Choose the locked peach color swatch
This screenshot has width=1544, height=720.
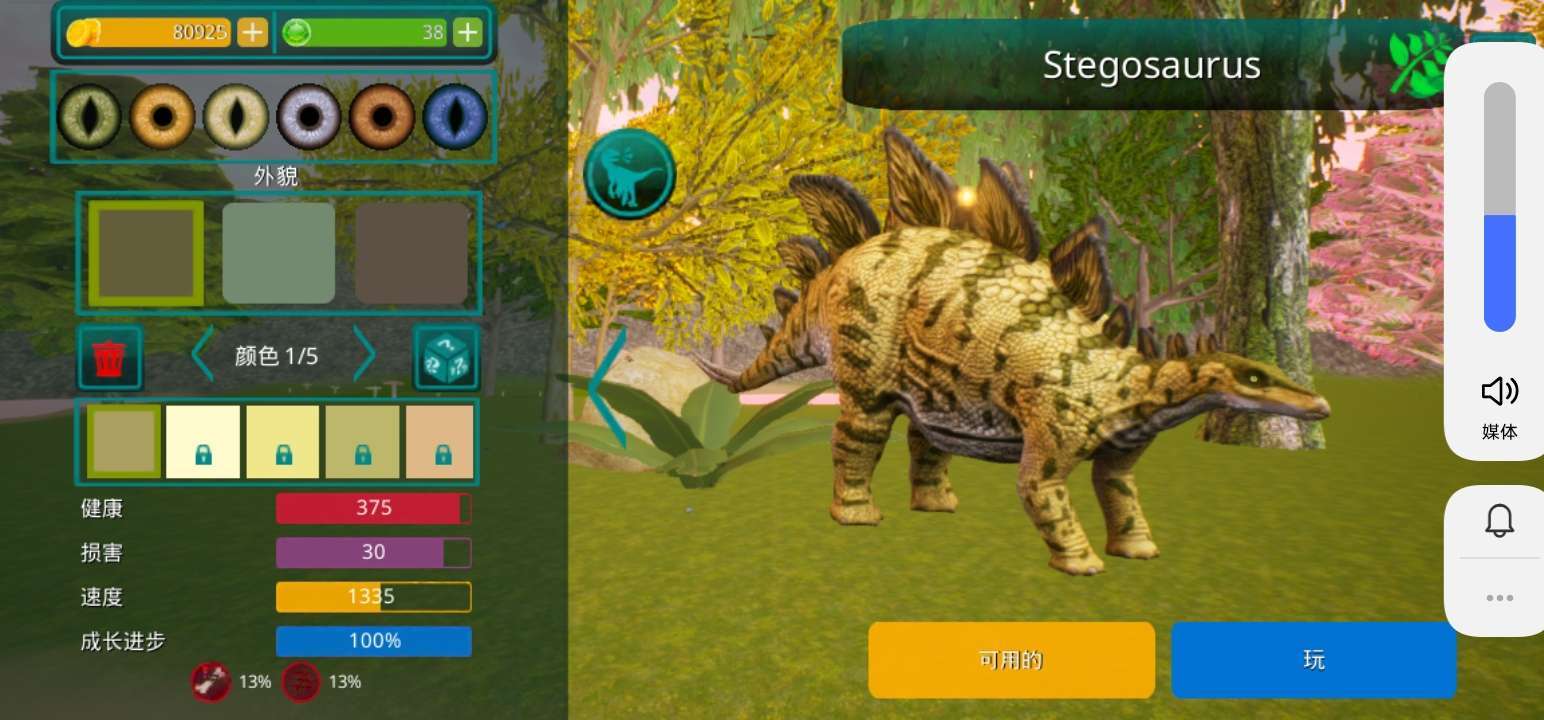(440, 441)
